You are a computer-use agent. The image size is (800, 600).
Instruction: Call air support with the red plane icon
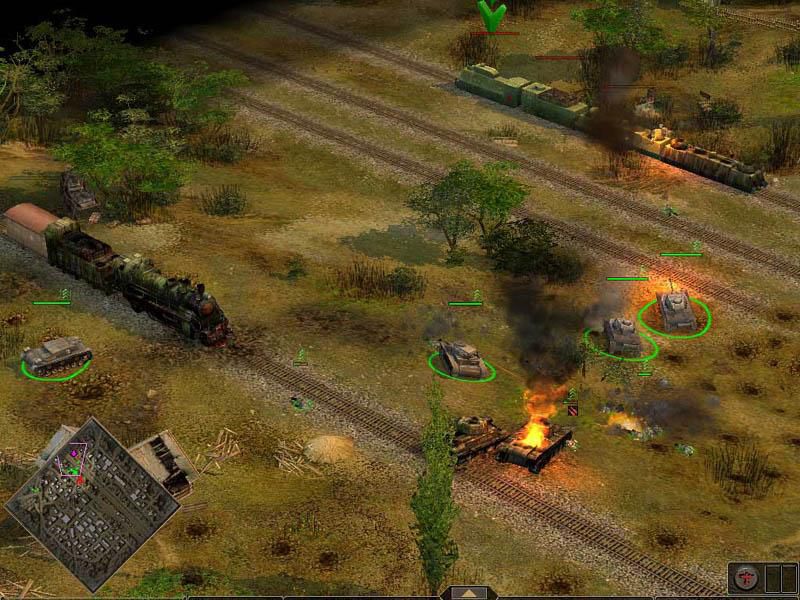(x=744, y=579)
